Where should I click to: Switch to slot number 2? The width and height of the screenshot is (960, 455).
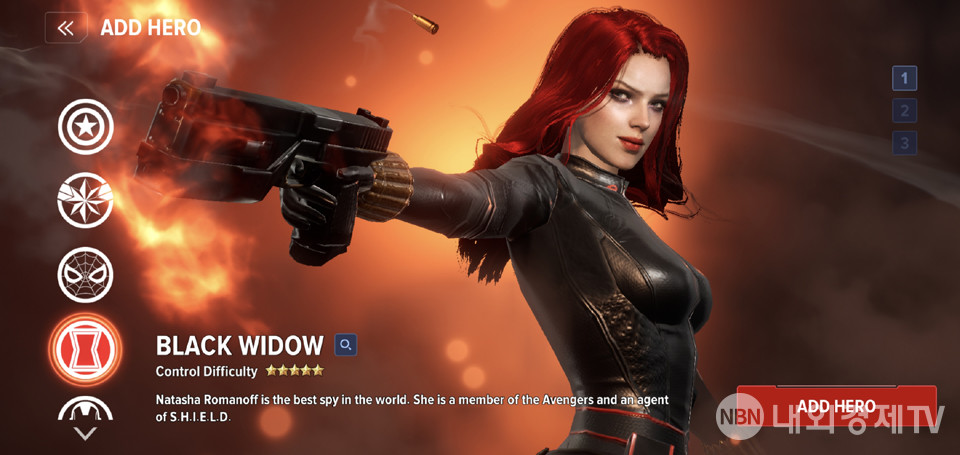(904, 111)
